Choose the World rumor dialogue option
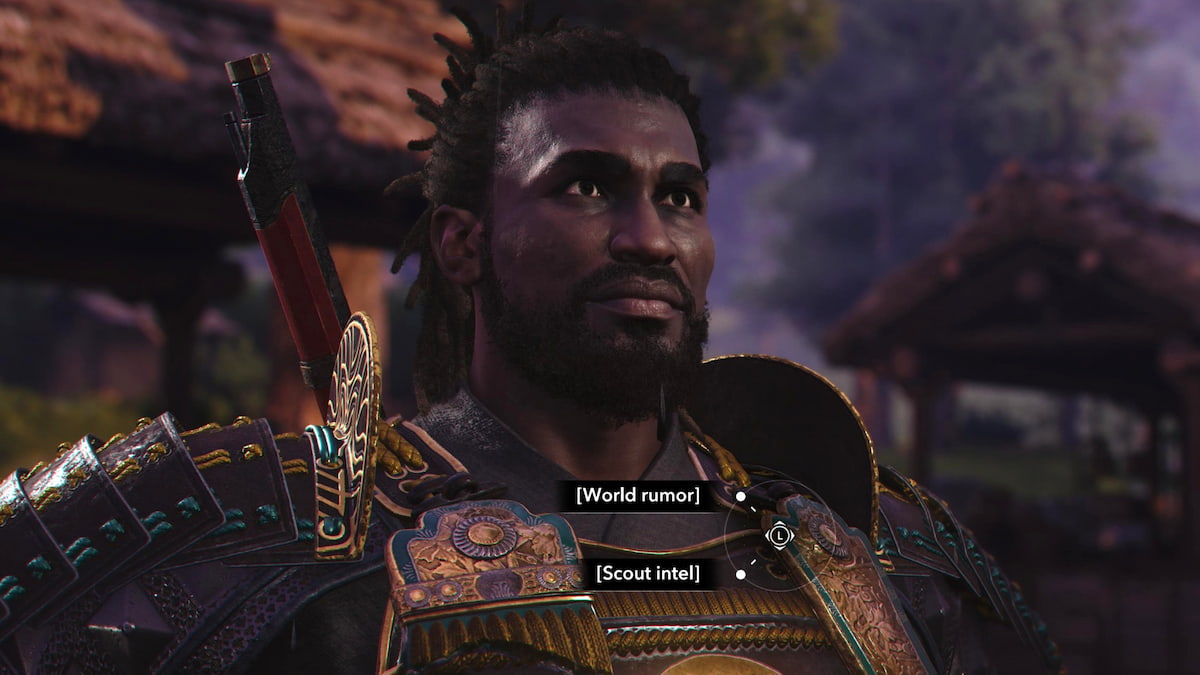The width and height of the screenshot is (1200, 675). pos(637,495)
